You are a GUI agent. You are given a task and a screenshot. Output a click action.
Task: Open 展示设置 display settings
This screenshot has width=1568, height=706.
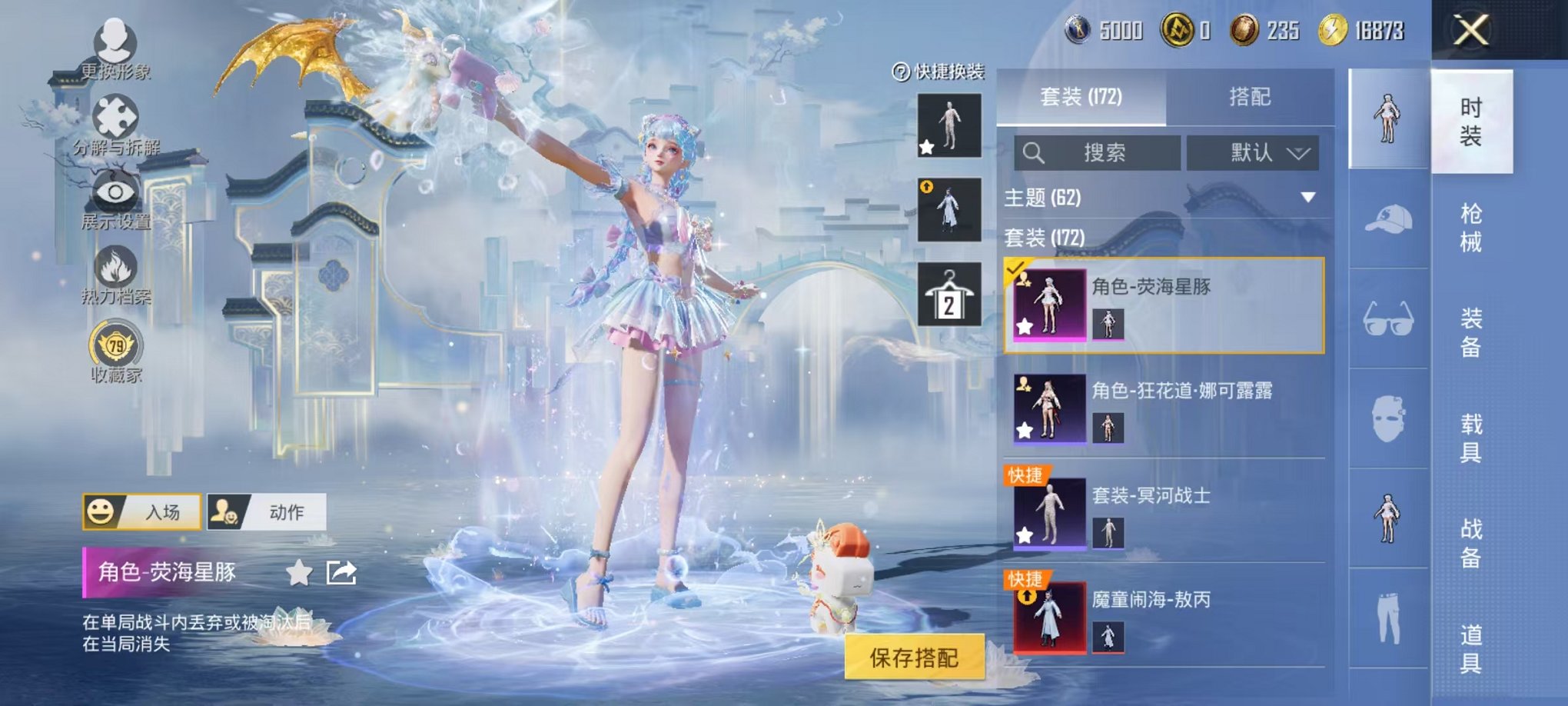tap(114, 192)
